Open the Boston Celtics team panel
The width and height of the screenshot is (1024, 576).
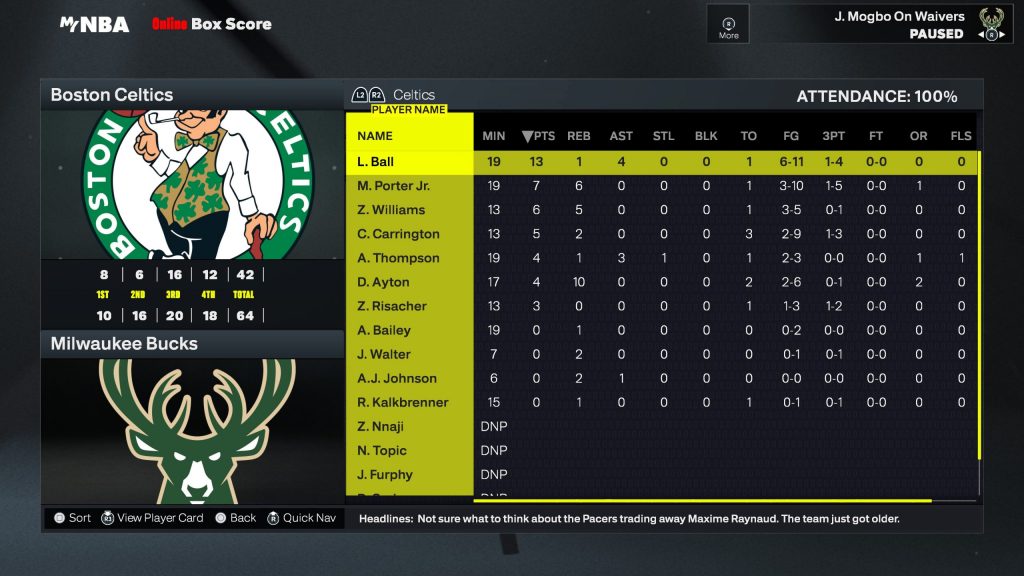click(x=192, y=96)
